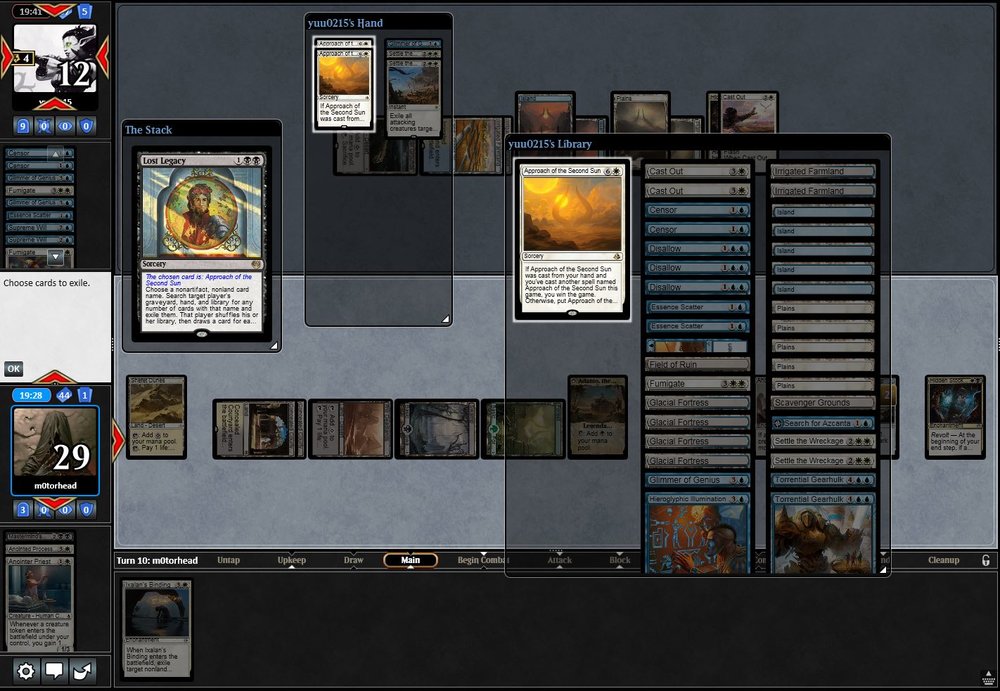Select Field of Ruin in library list
Screen dimensions: 1000x691
(697, 364)
